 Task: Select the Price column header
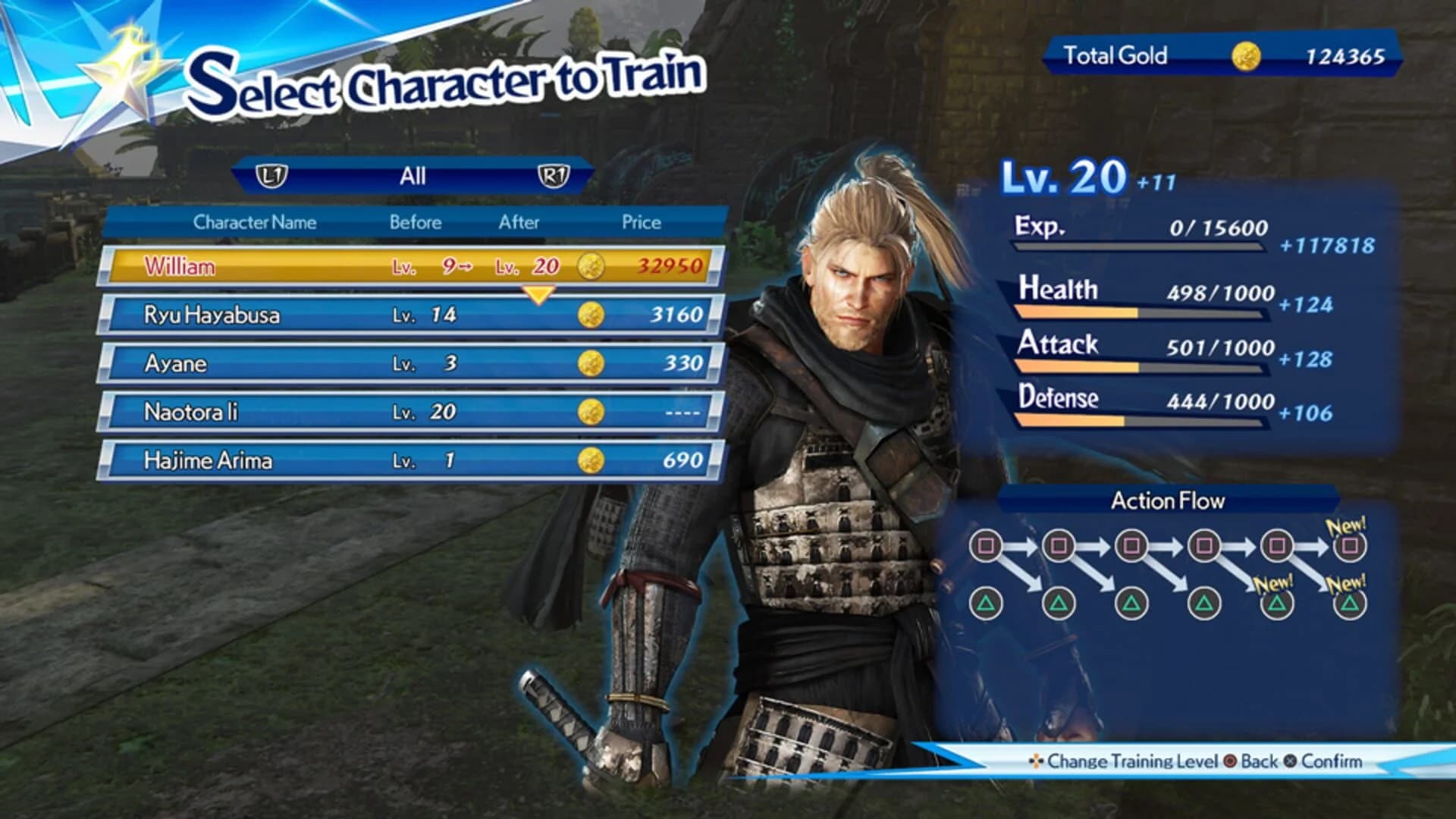pyautogui.click(x=639, y=222)
